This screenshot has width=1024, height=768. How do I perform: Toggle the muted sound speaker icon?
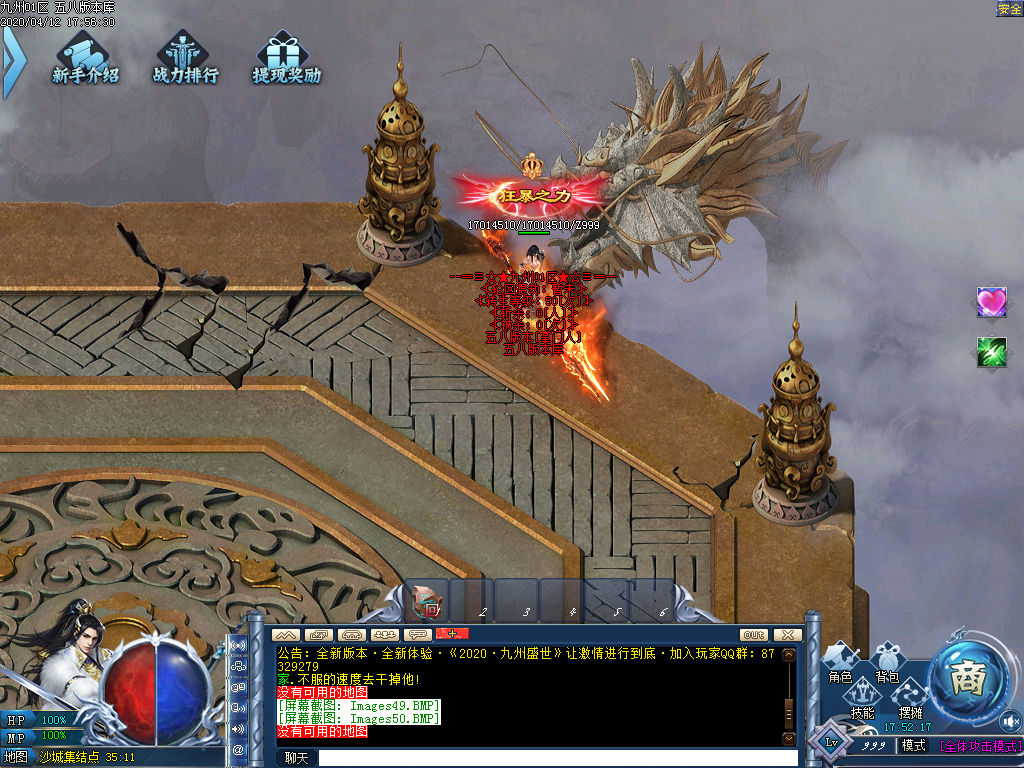click(x=1009, y=722)
